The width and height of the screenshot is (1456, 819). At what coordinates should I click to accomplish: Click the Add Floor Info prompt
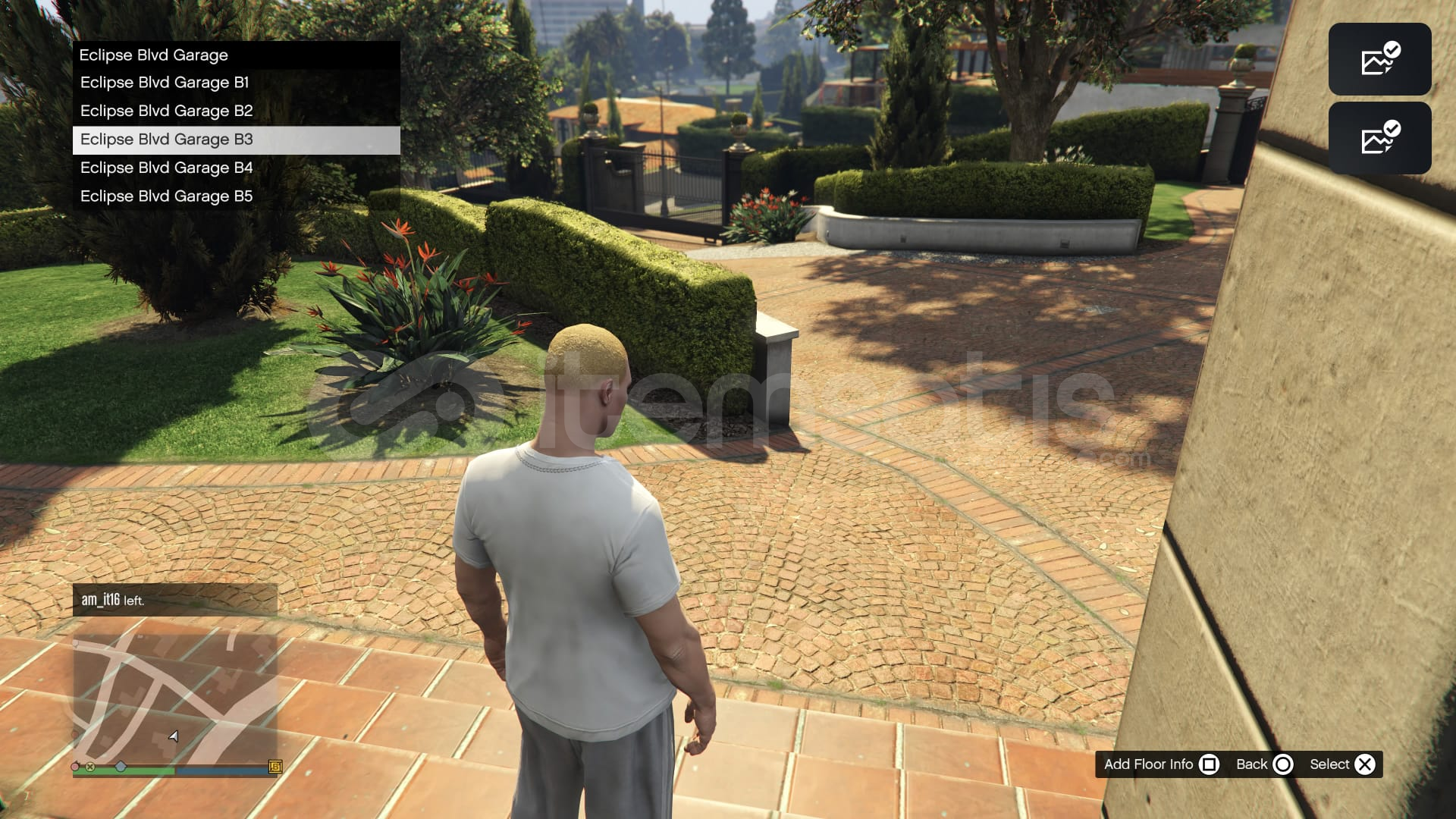point(1147,764)
